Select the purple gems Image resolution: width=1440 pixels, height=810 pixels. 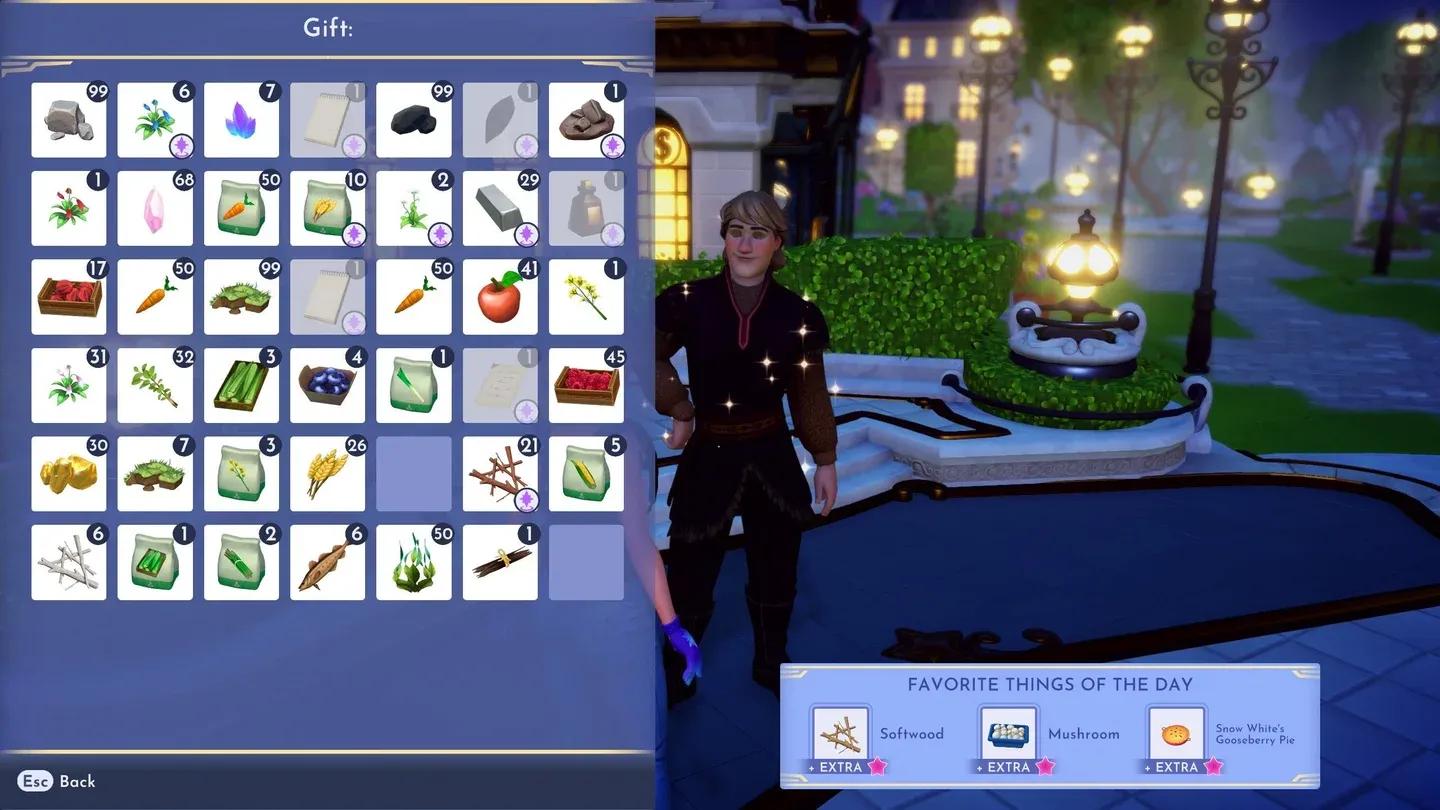[x=241, y=120]
